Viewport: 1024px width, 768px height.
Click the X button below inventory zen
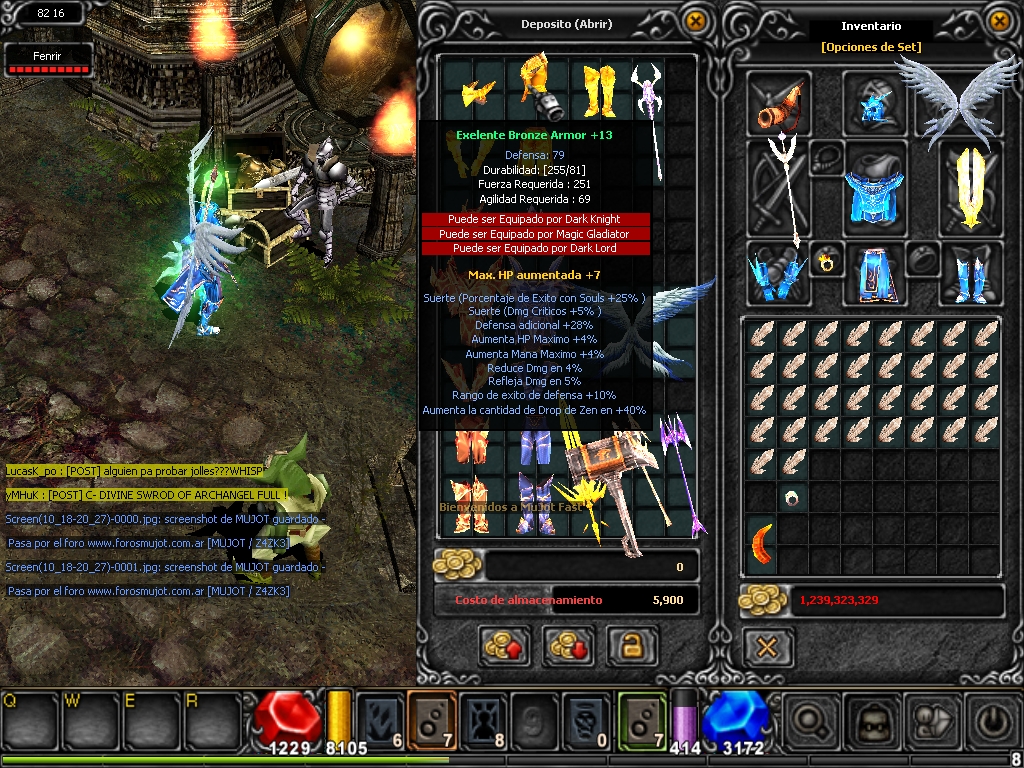[767, 647]
